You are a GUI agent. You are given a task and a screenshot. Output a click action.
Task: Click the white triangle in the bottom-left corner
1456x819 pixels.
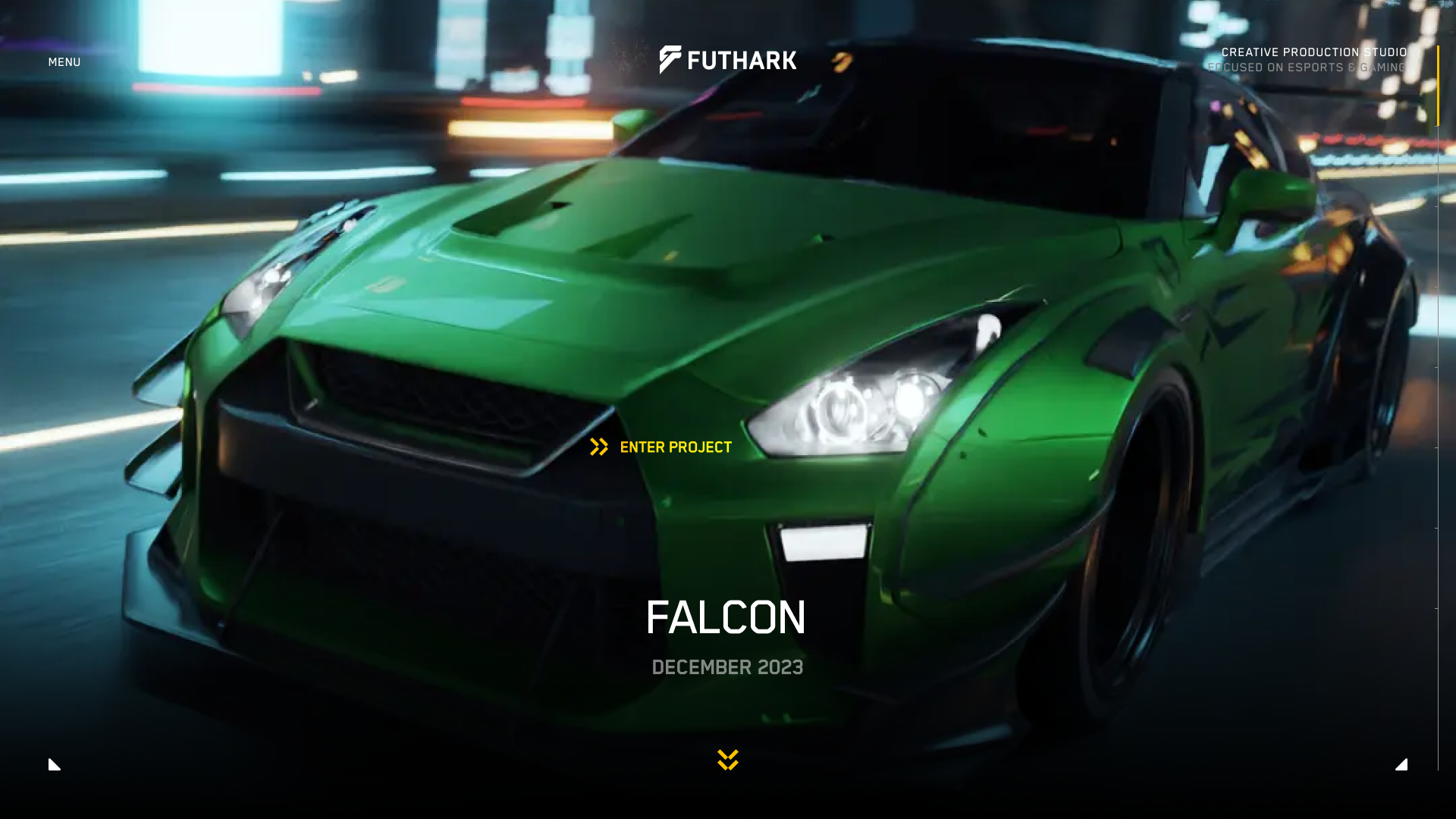(x=53, y=764)
